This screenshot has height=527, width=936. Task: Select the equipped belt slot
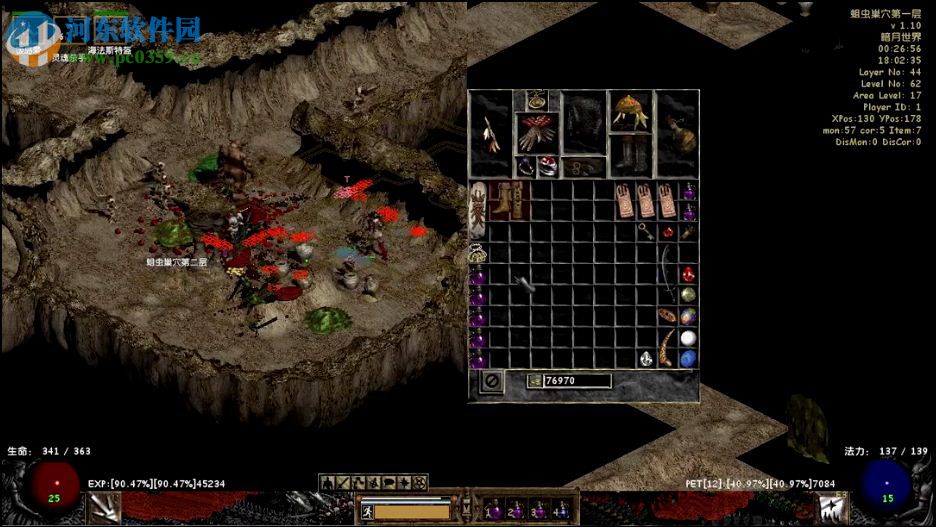click(x=583, y=167)
